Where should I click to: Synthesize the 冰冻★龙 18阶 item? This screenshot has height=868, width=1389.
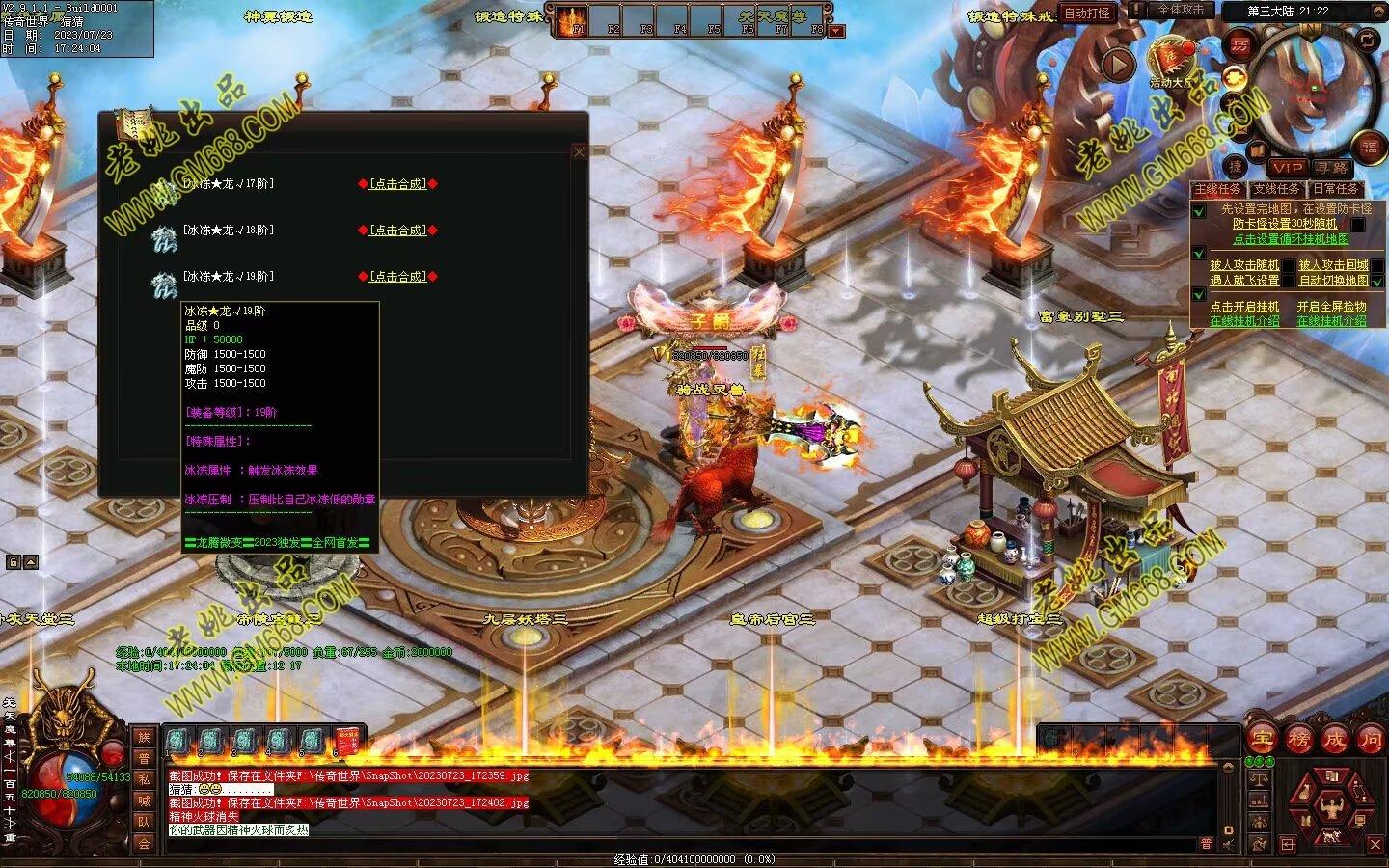[398, 231]
